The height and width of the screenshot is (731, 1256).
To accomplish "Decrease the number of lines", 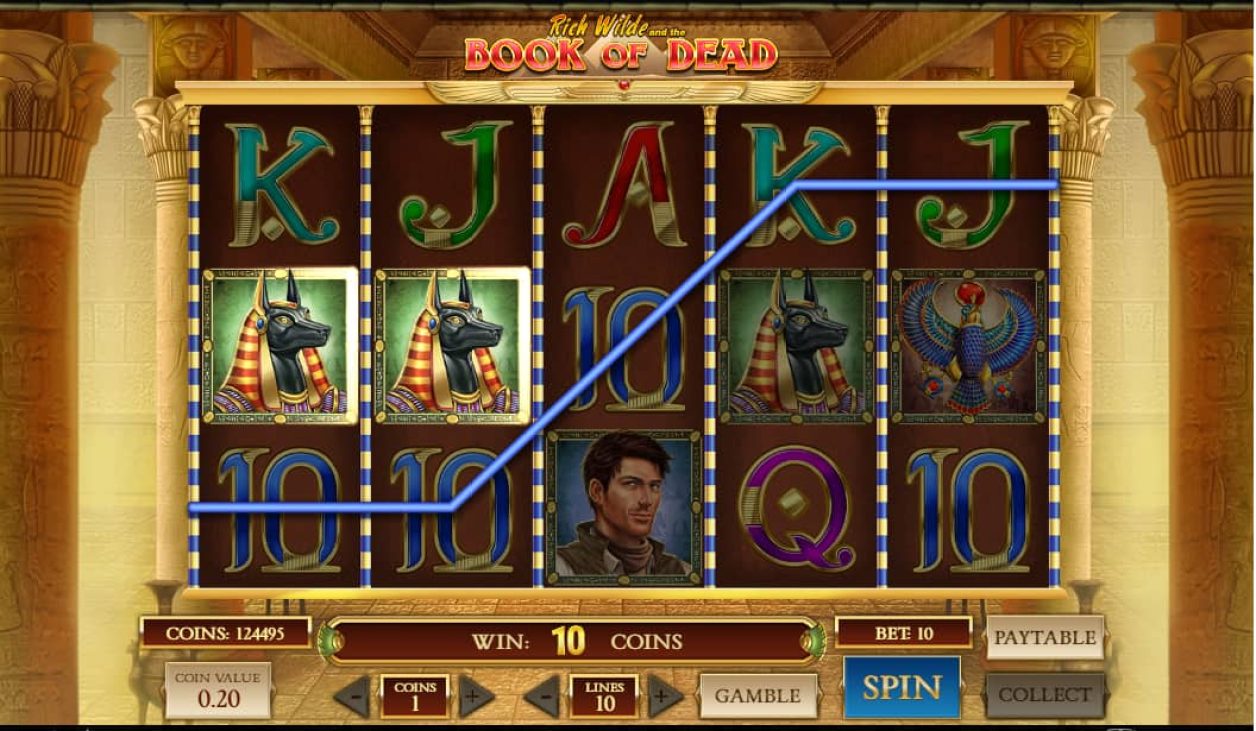I will tap(542, 696).
